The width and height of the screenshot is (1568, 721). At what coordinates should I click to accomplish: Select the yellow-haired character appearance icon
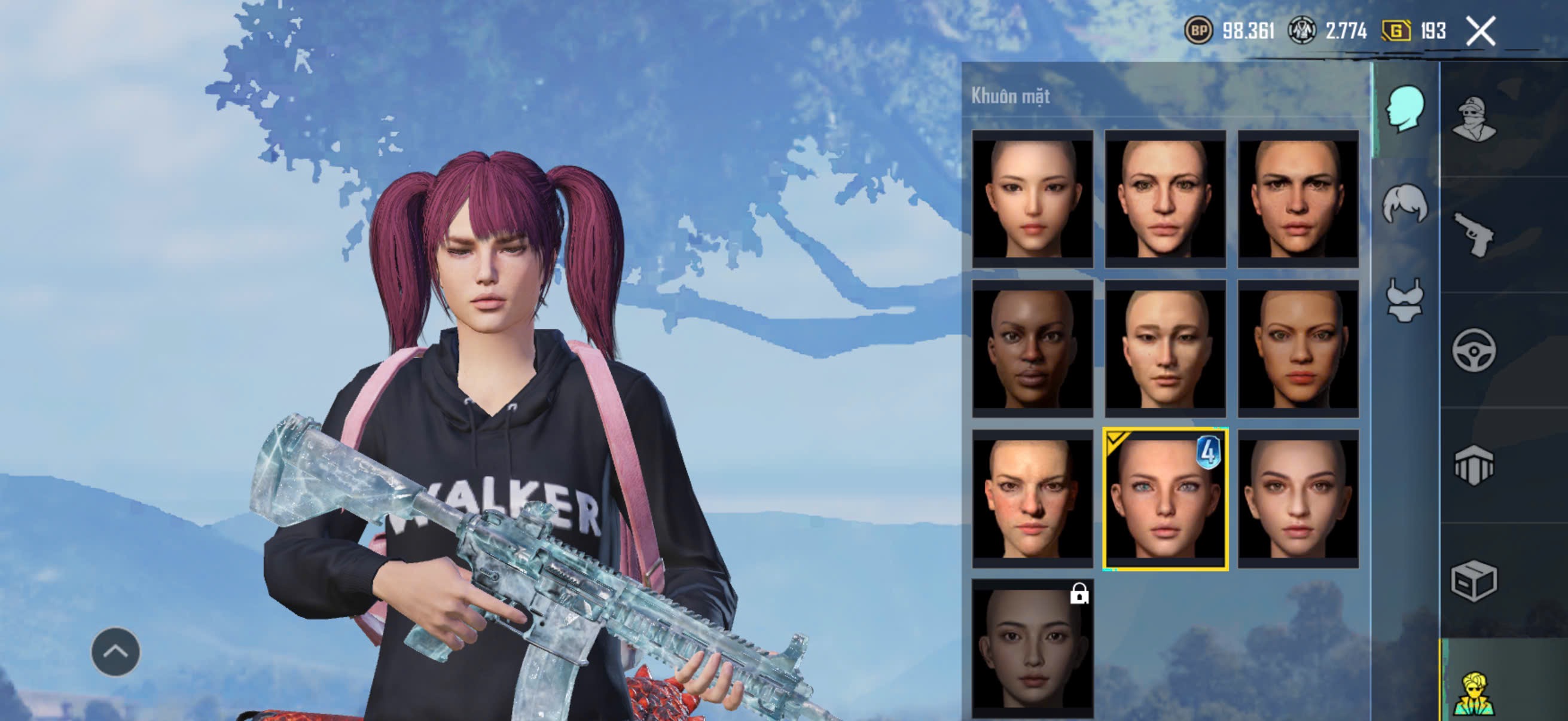pos(1474,693)
